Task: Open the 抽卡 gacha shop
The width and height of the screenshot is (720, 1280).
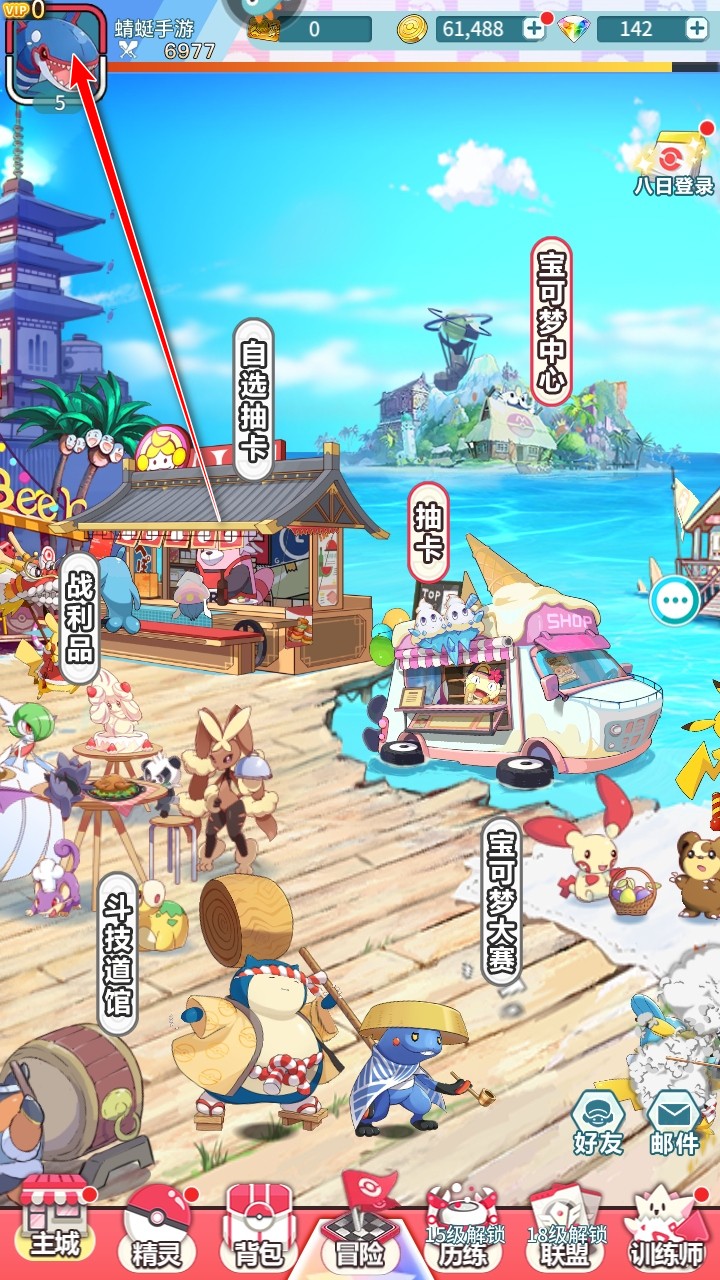Action: pyautogui.click(x=428, y=531)
